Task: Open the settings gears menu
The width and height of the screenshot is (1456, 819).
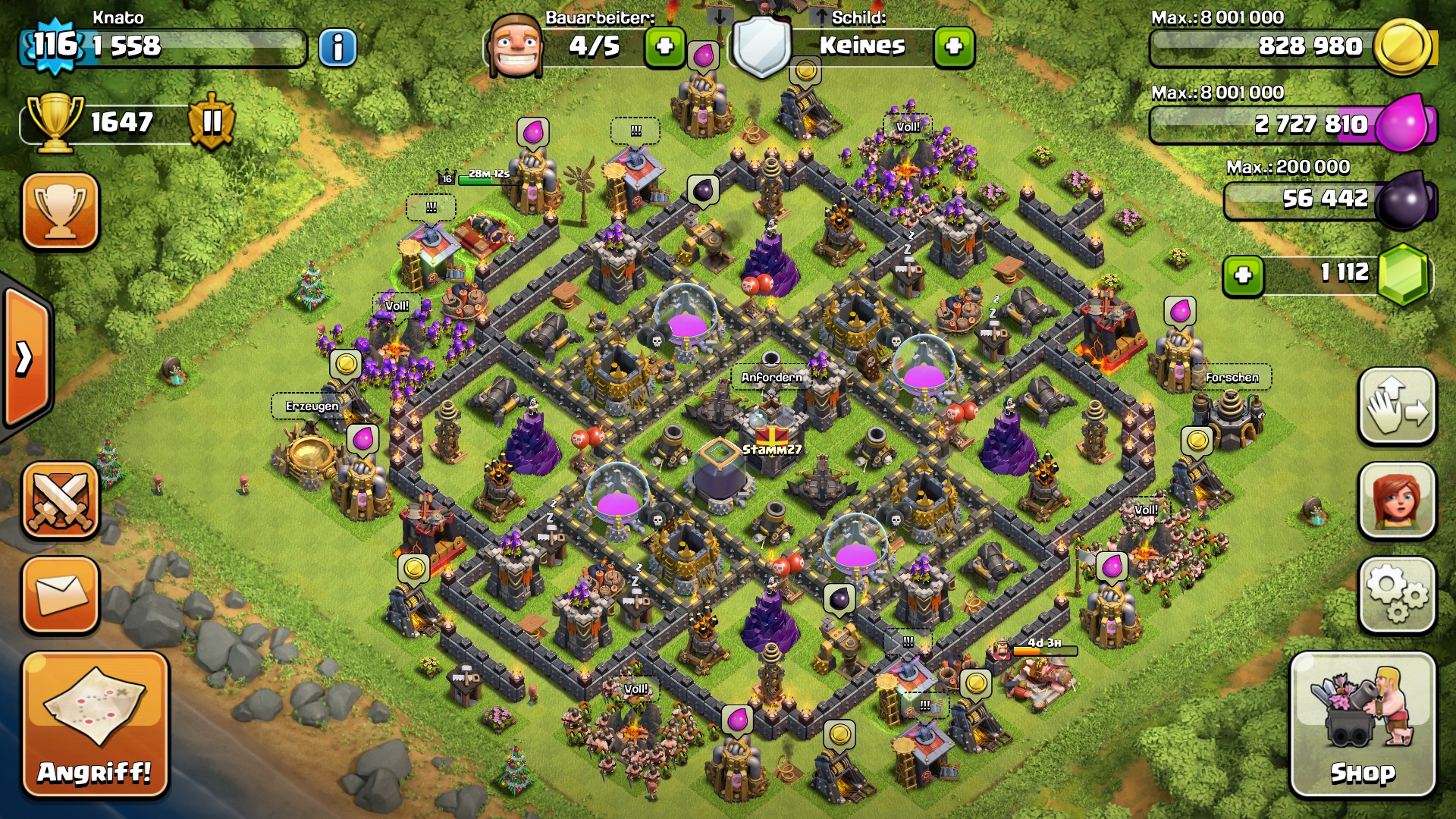Action: [1397, 595]
